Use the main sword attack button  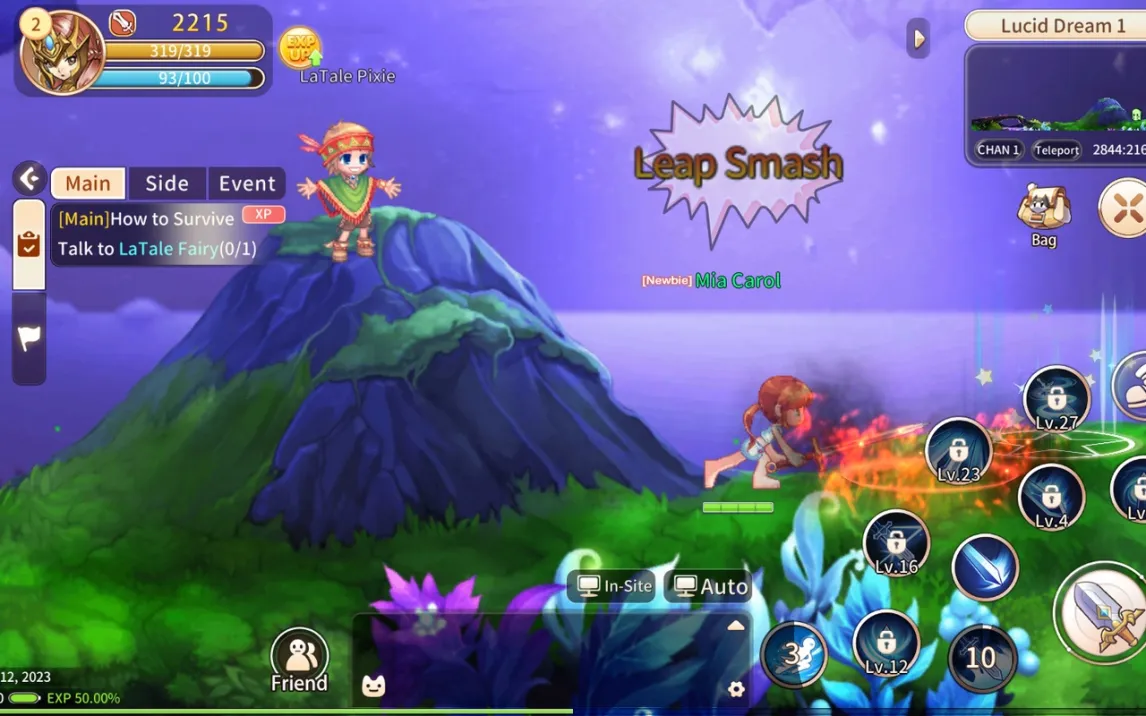(1103, 612)
